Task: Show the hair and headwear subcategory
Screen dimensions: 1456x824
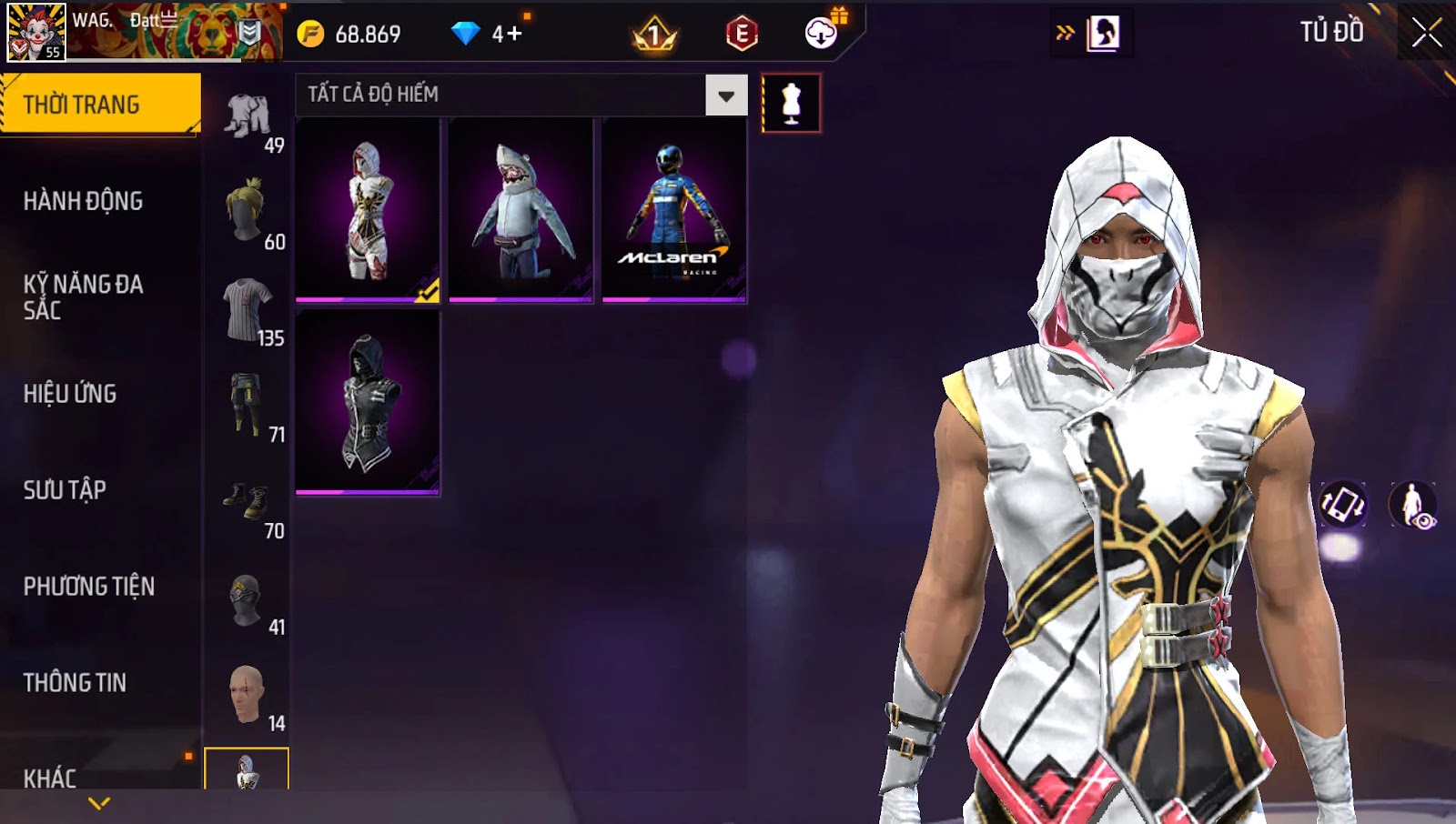Action: point(247,211)
